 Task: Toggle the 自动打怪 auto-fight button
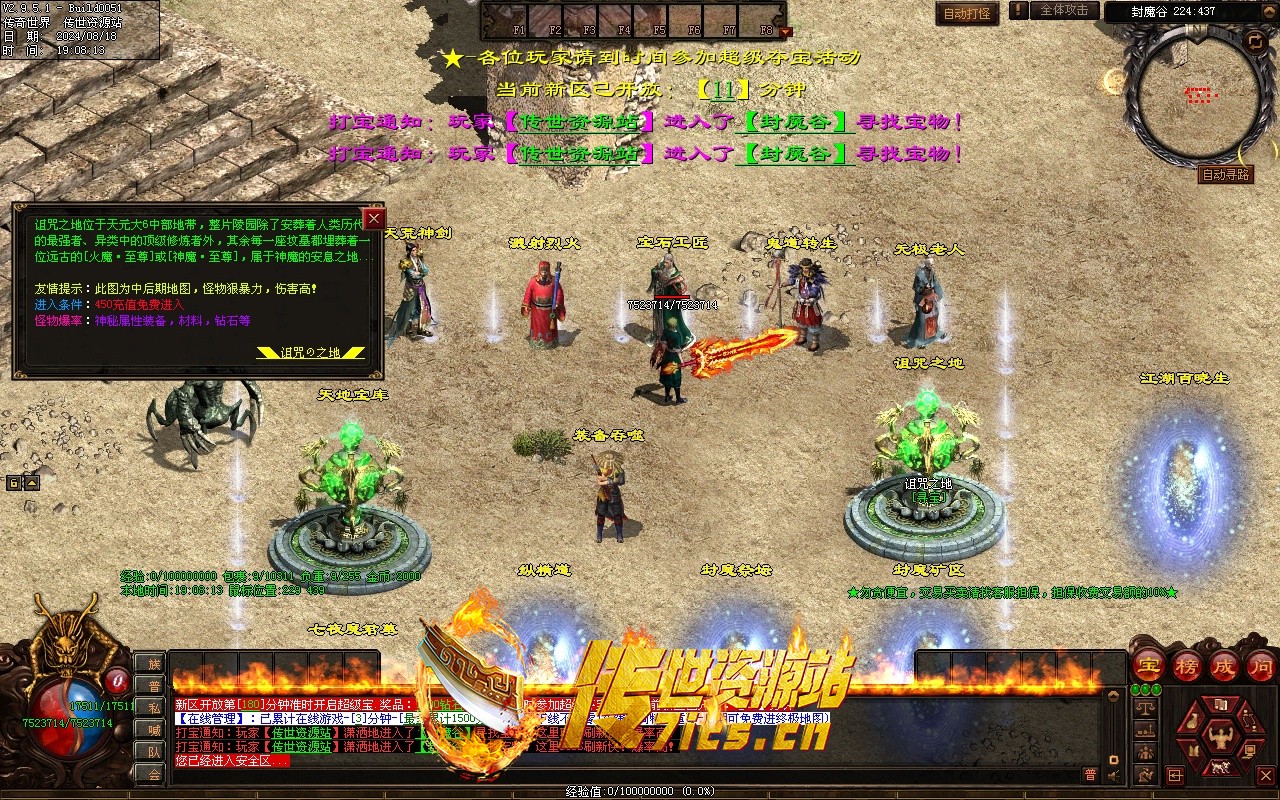pos(967,14)
